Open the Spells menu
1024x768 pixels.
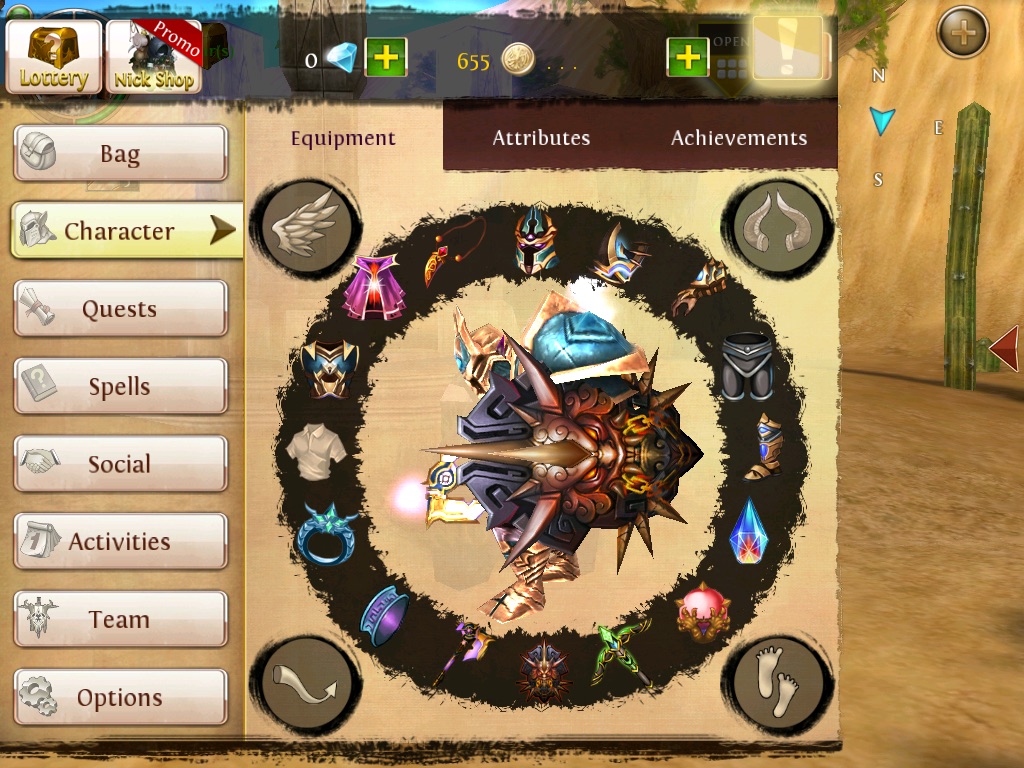coord(120,387)
